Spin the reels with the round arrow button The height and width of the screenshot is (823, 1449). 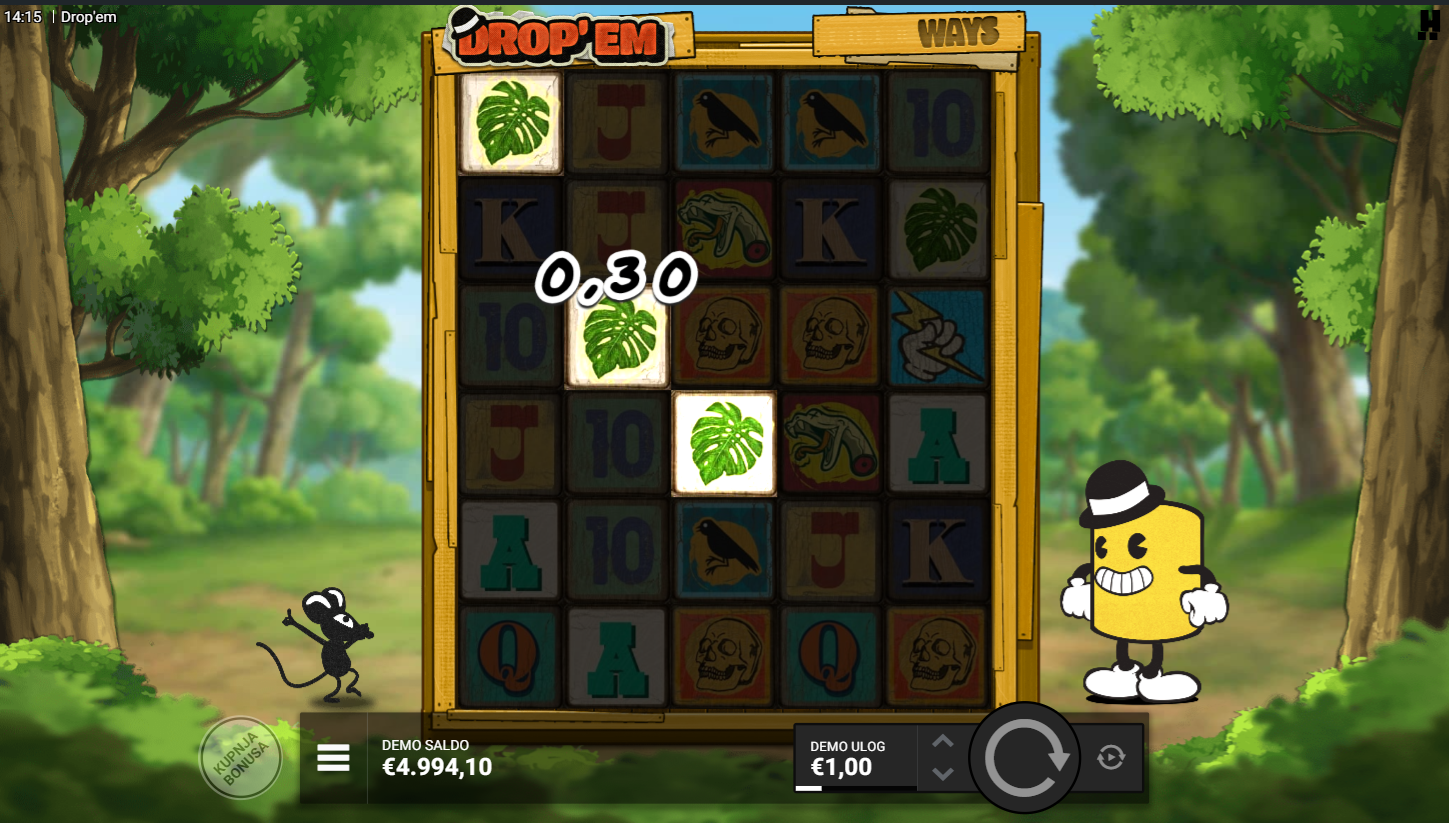(1025, 759)
